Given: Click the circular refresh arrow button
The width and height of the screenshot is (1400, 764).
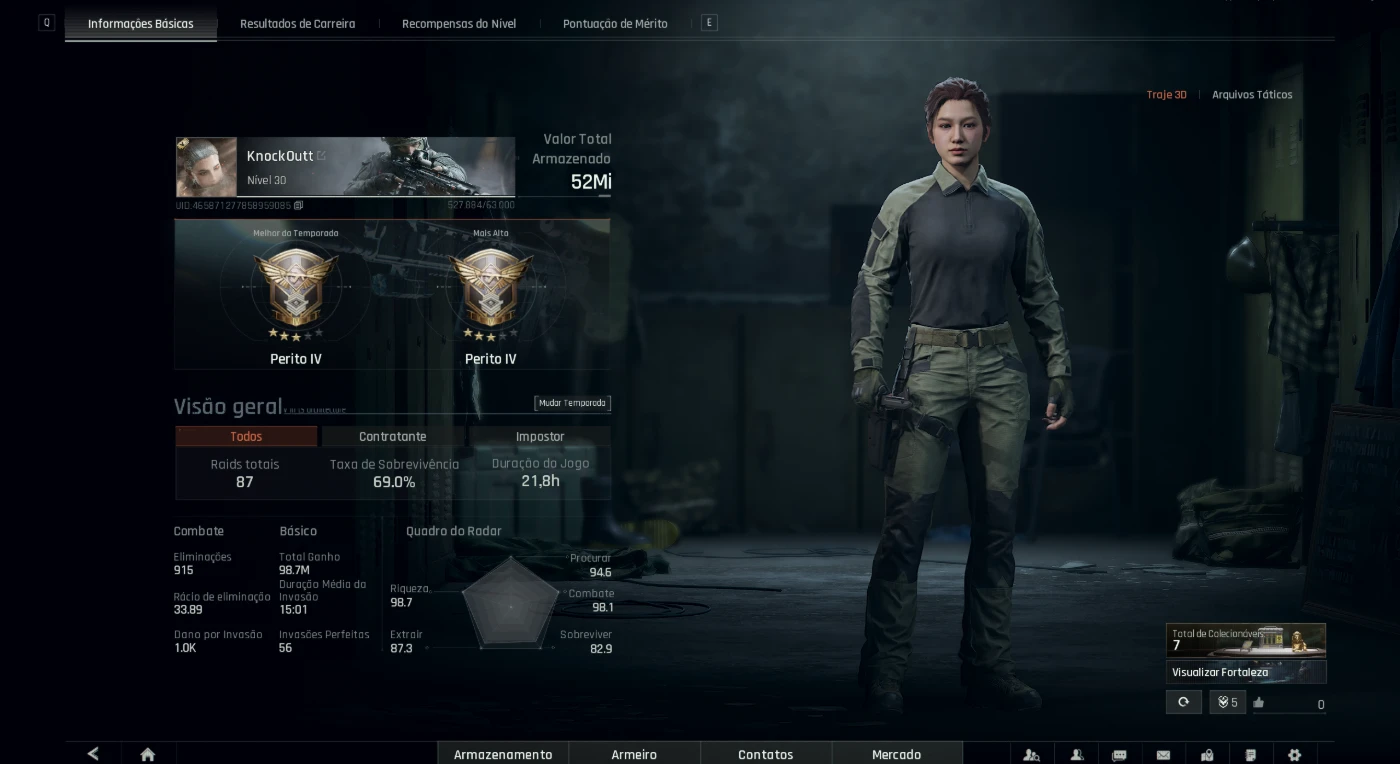Looking at the screenshot, I should (x=1183, y=702).
